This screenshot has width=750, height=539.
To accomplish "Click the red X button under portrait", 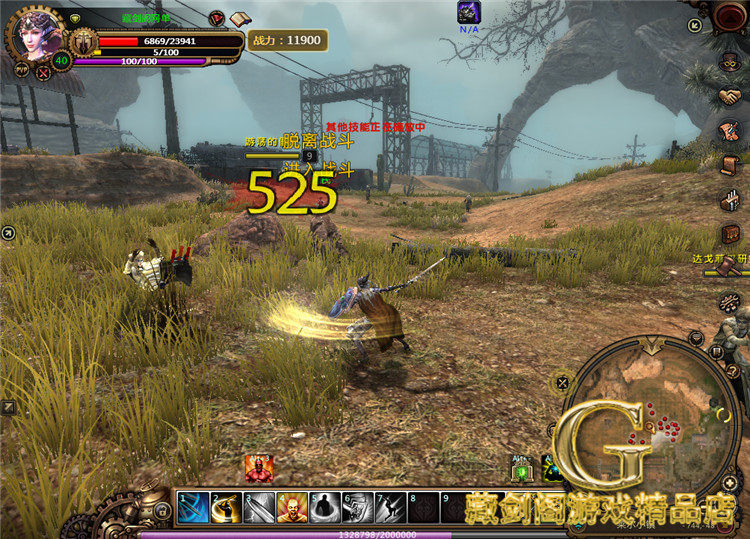I will [x=43, y=72].
